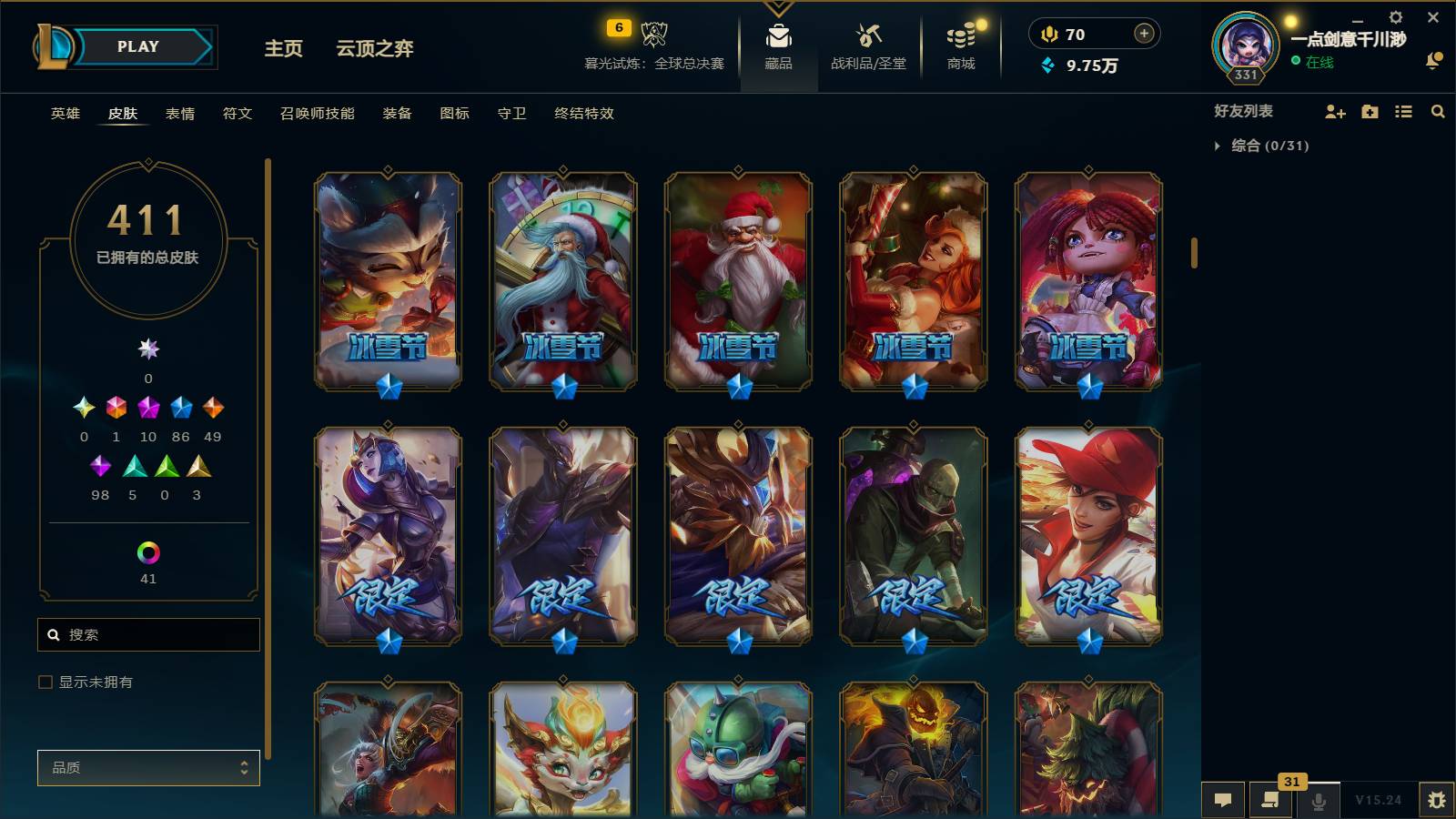Open the 品质 quality dropdown
1456x819 pixels.
[148, 767]
